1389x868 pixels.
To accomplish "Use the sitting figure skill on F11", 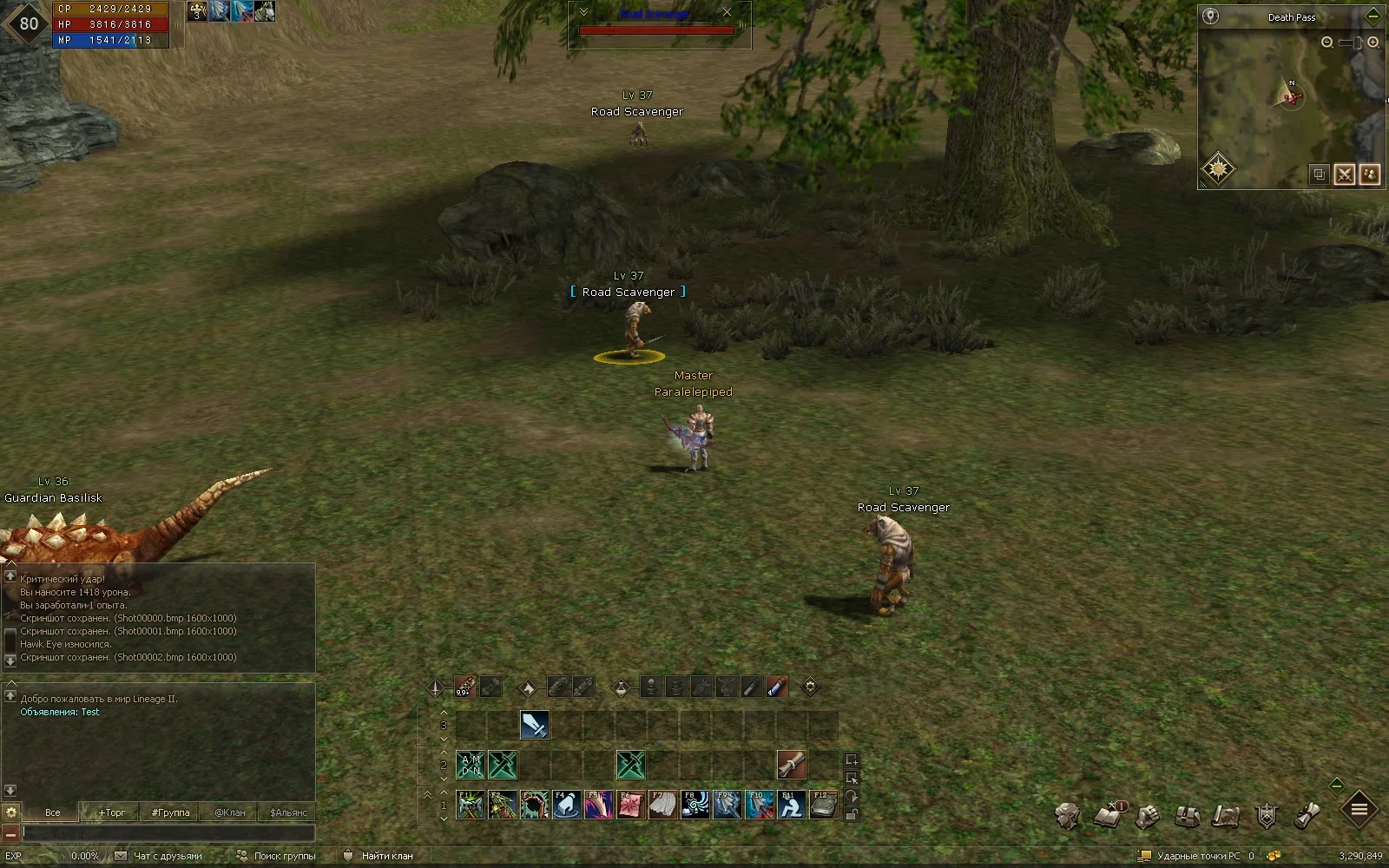I will [791, 805].
